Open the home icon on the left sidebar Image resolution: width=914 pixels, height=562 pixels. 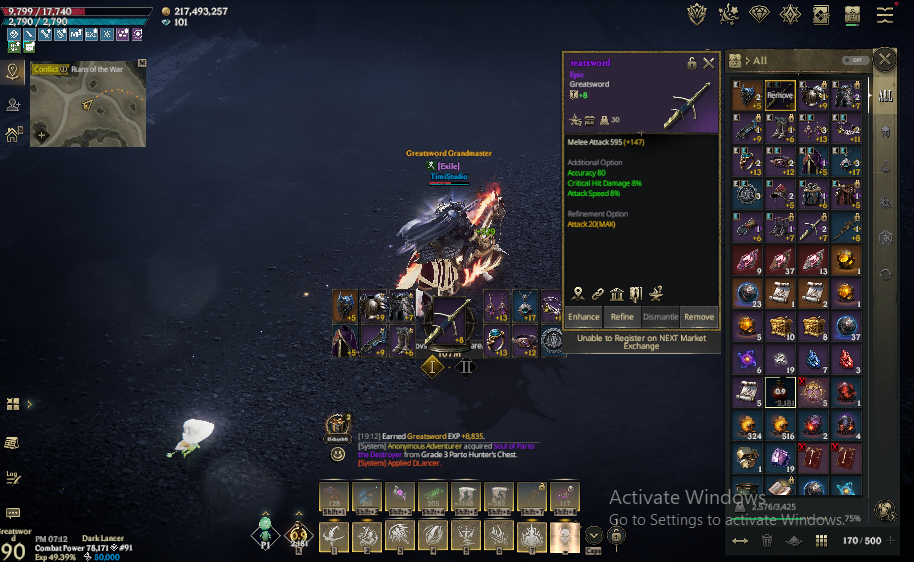tap(13, 134)
